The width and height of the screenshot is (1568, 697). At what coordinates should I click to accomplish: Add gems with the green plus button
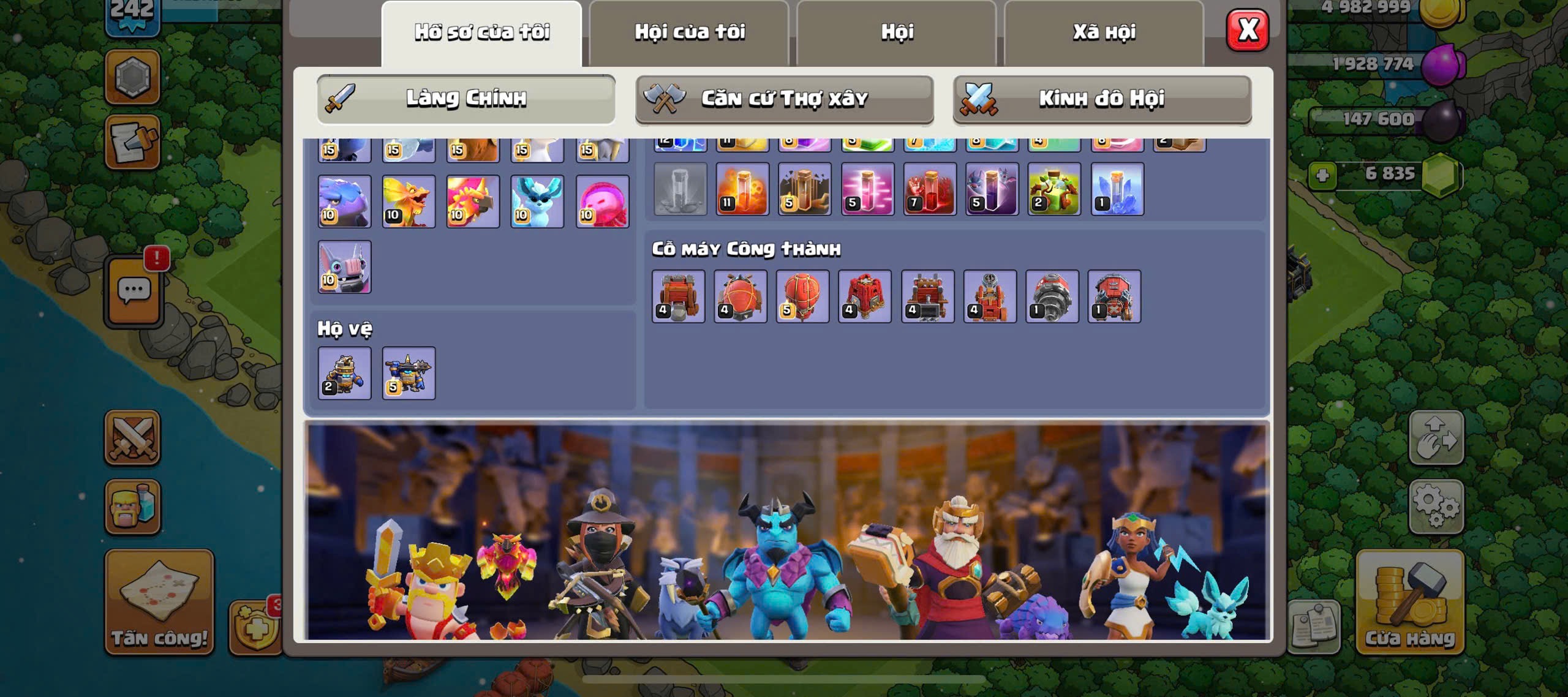pyautogui.click(x=1322, y=176)
